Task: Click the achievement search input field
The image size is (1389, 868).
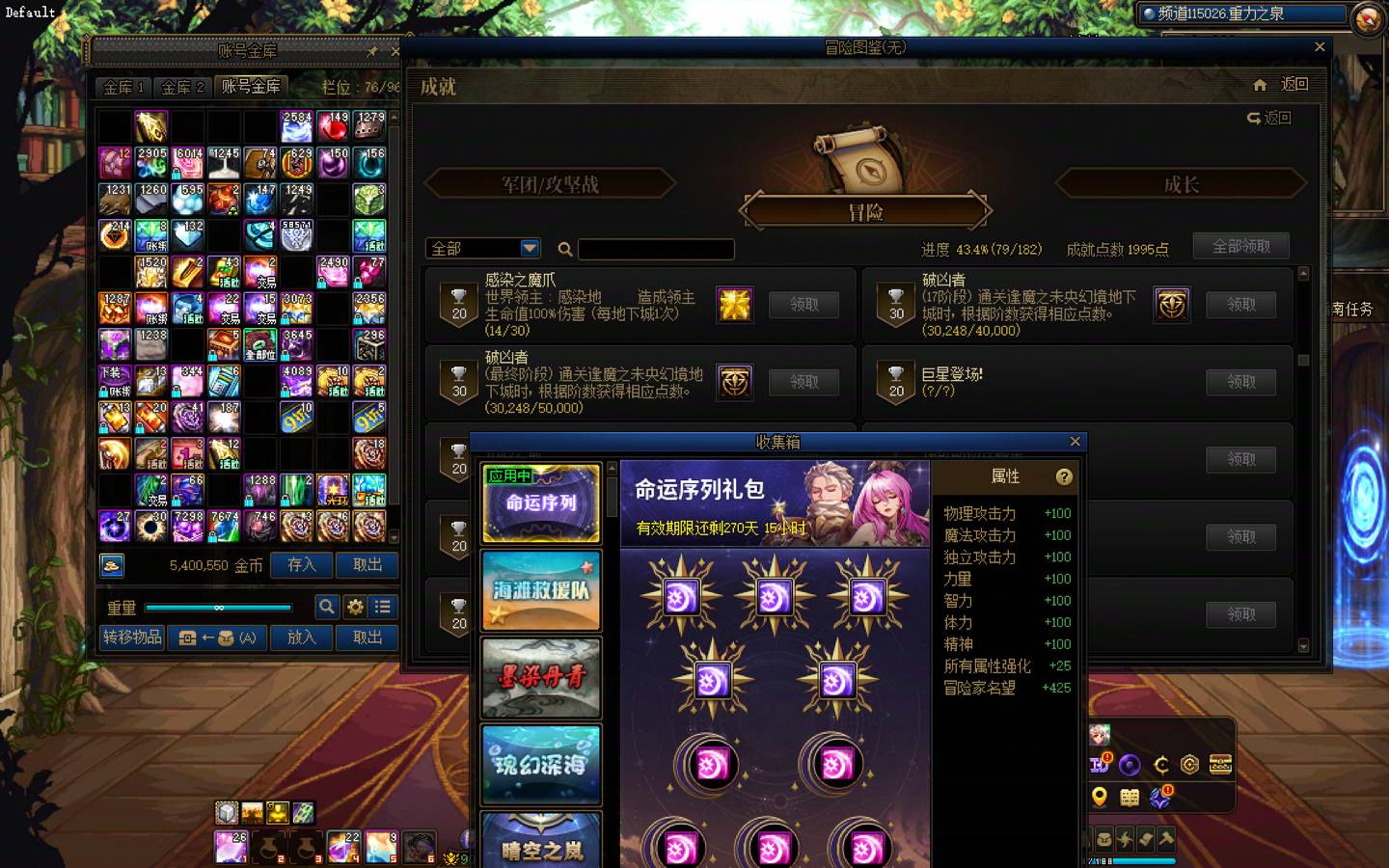Action: click(656, 249)
